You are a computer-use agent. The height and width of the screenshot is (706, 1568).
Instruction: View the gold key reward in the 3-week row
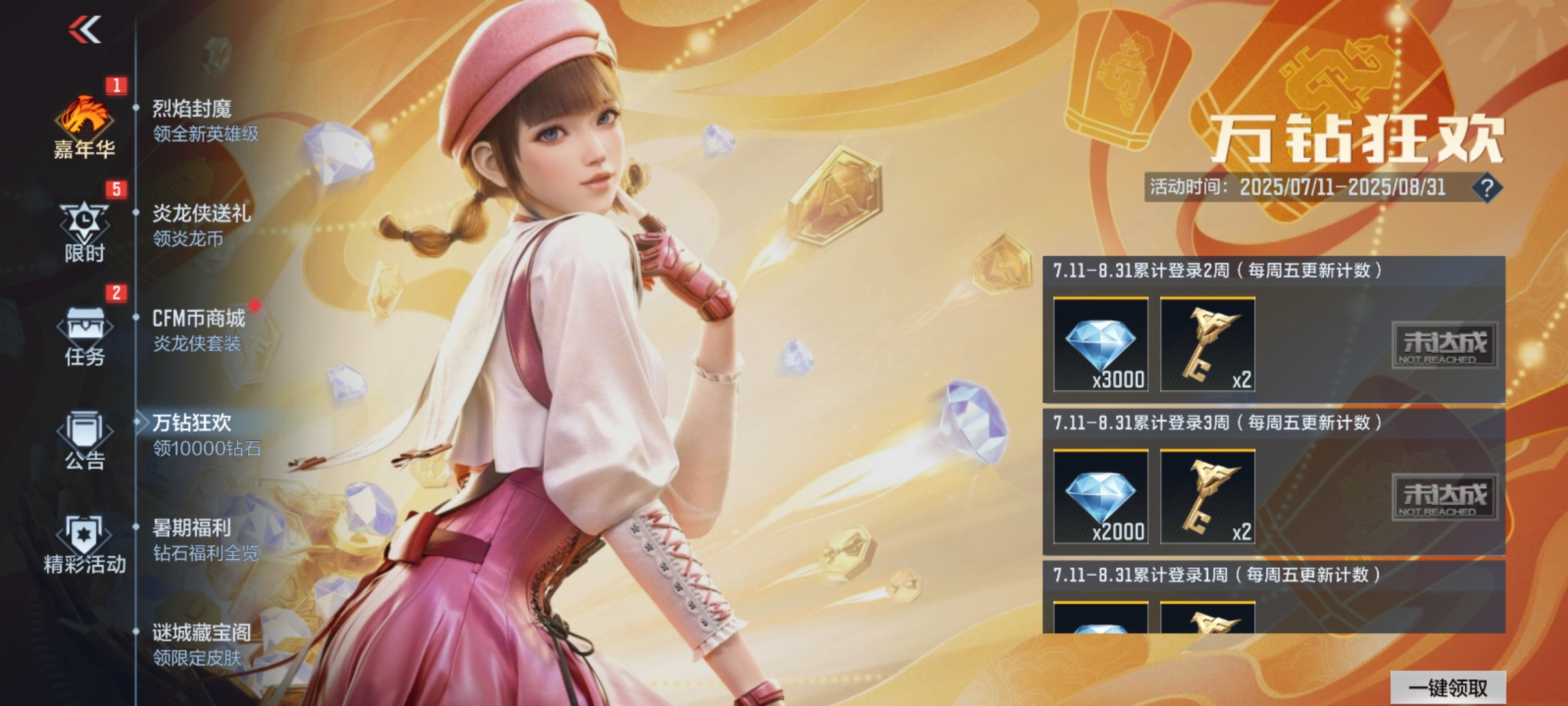click(x=1207, y=497)
